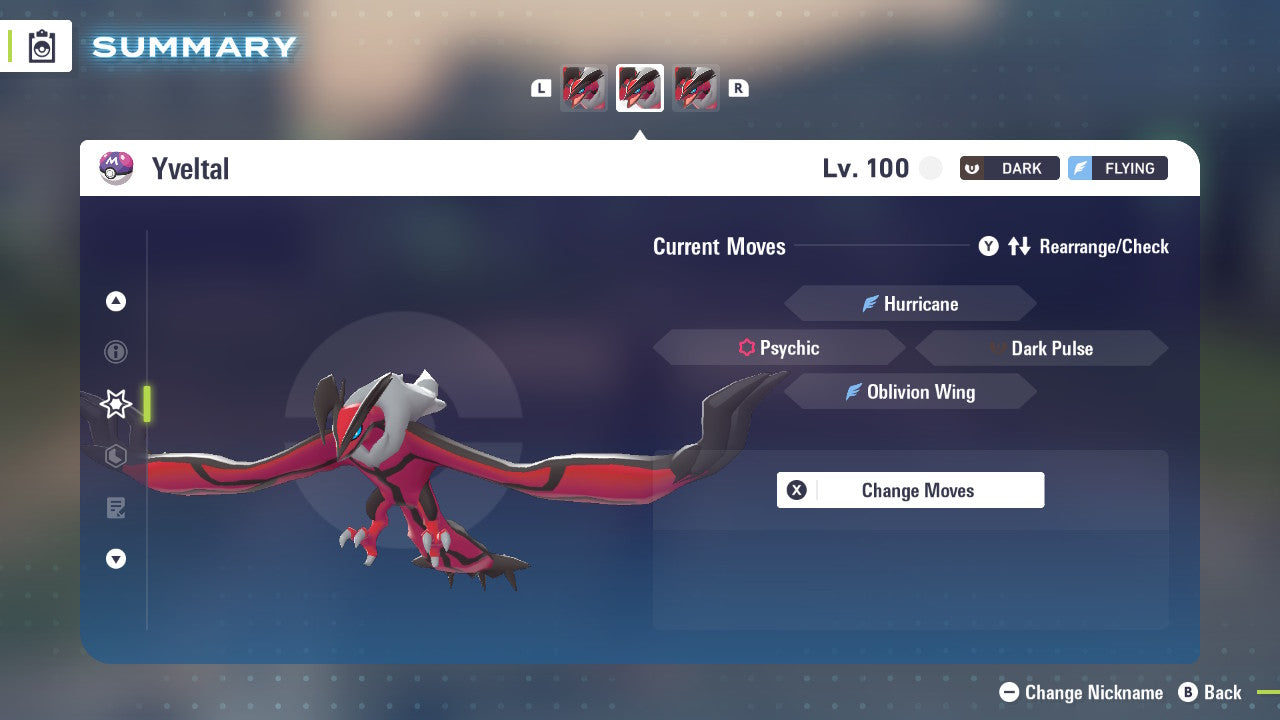
Task: Toggle the DARK type badge
Action: click(x=1008, y=168)
